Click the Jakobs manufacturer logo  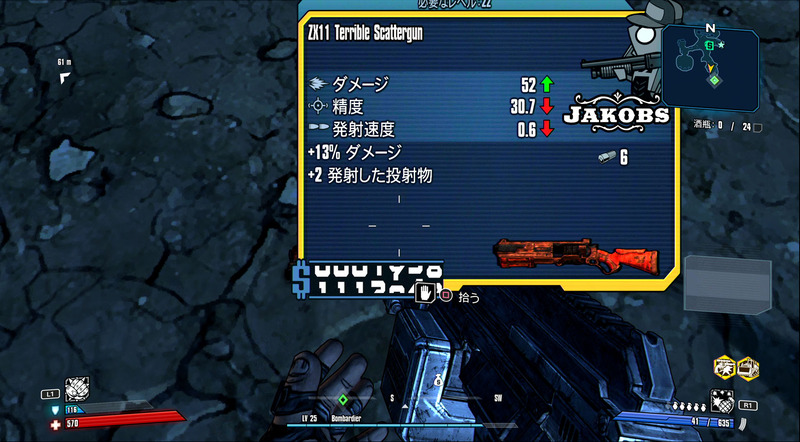click(x=617, y=115)
